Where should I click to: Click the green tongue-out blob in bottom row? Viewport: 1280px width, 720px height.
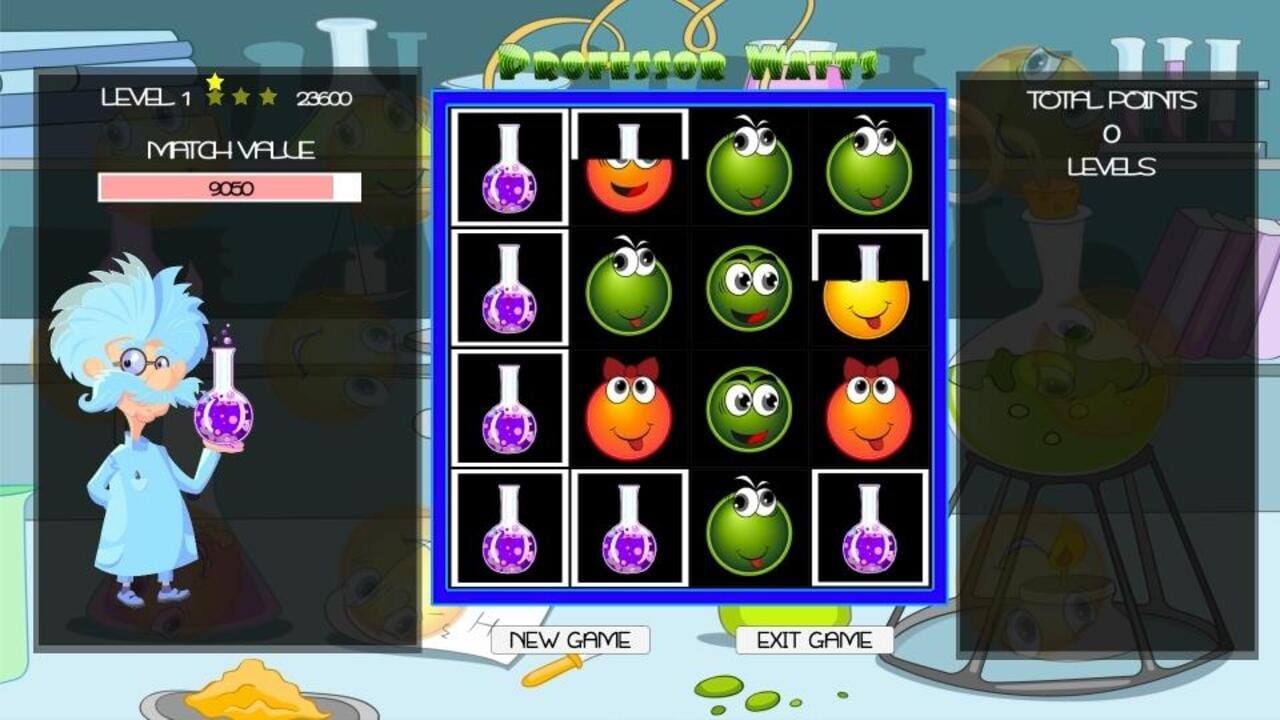[x=748, y=528]
